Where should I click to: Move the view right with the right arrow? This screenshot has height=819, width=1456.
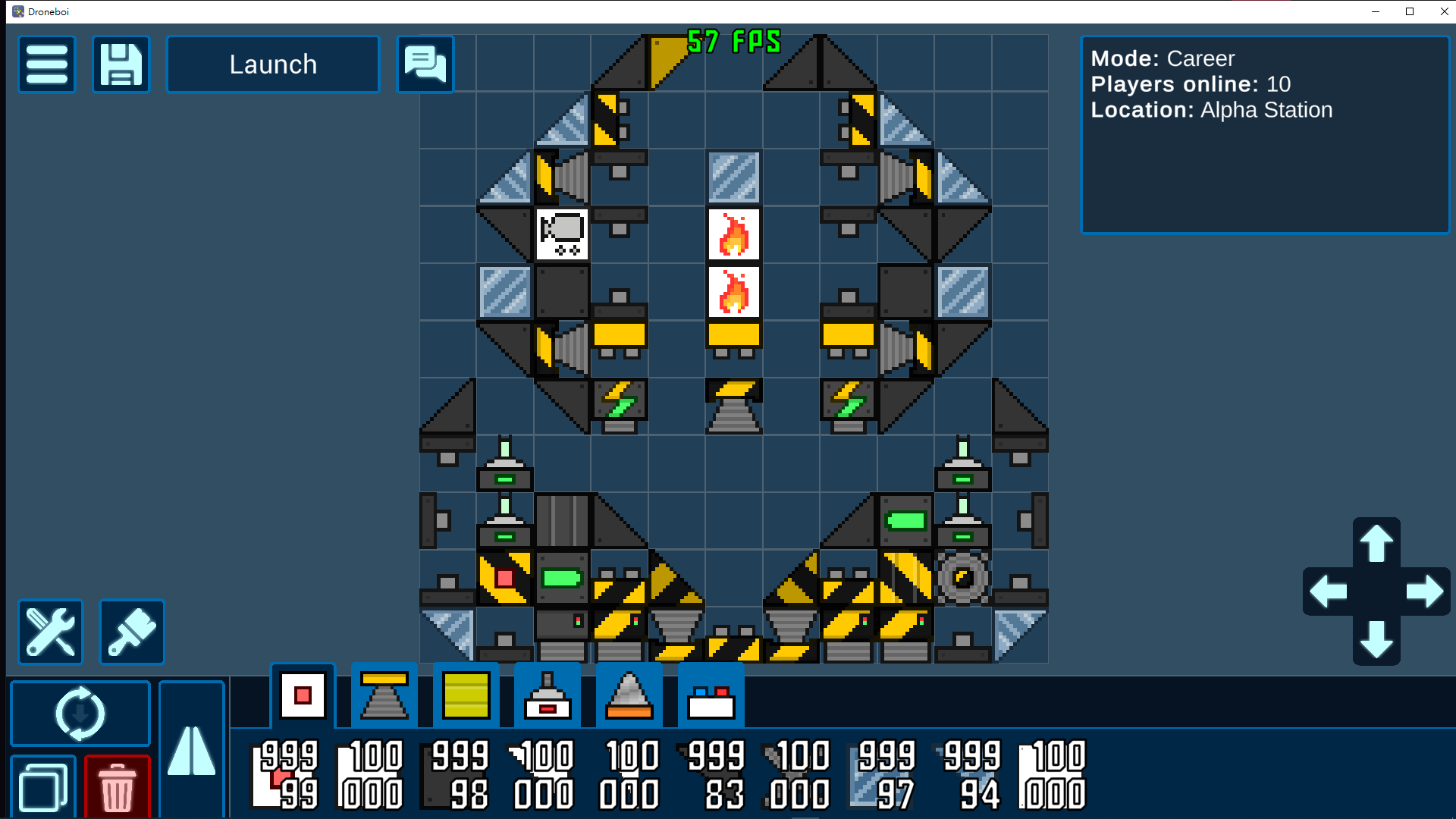coord(1425,591)
